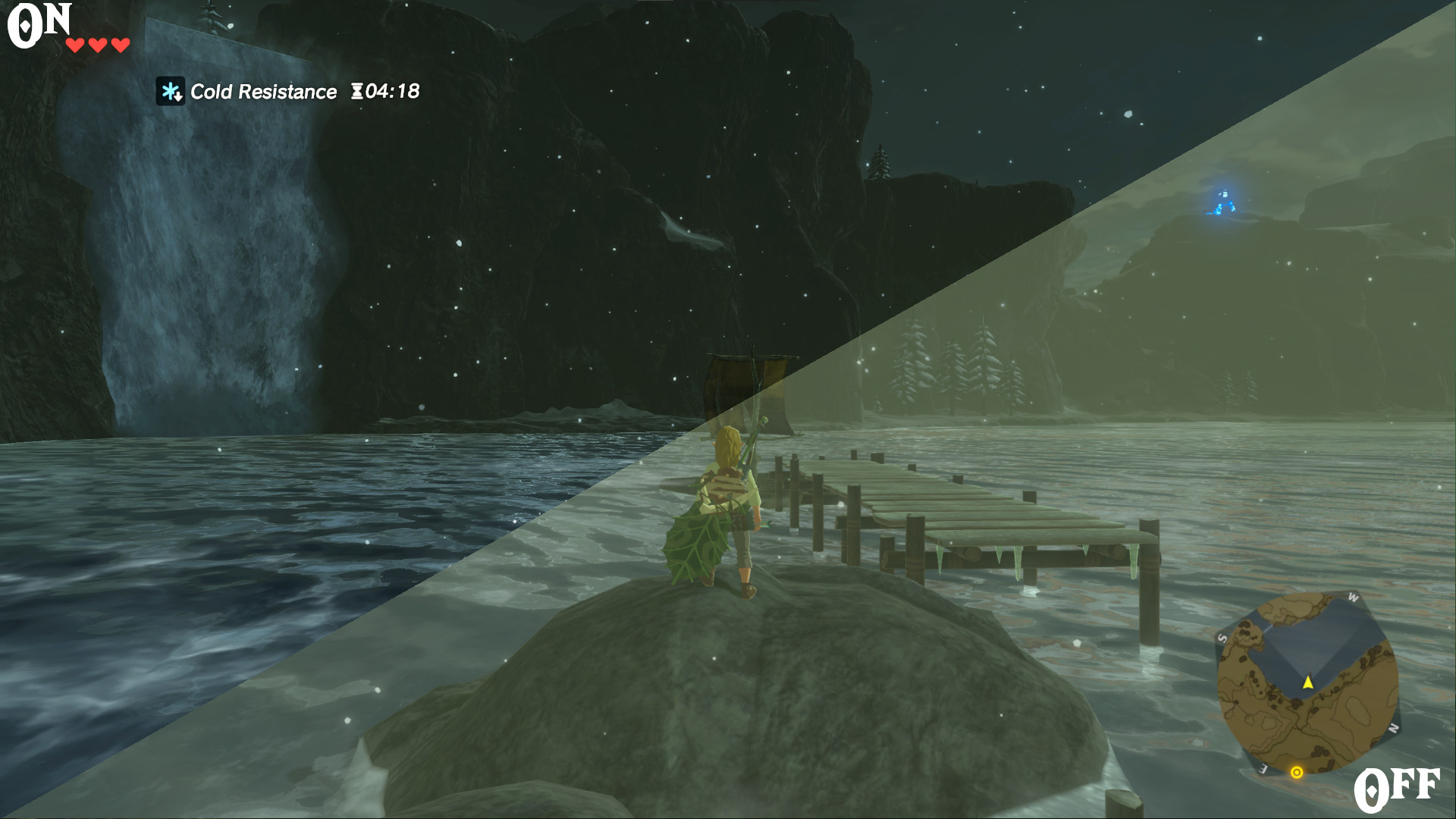Enable the Cold Resistance buff indicator
This screenshot has width=1456, height=819.
point(171,91)
